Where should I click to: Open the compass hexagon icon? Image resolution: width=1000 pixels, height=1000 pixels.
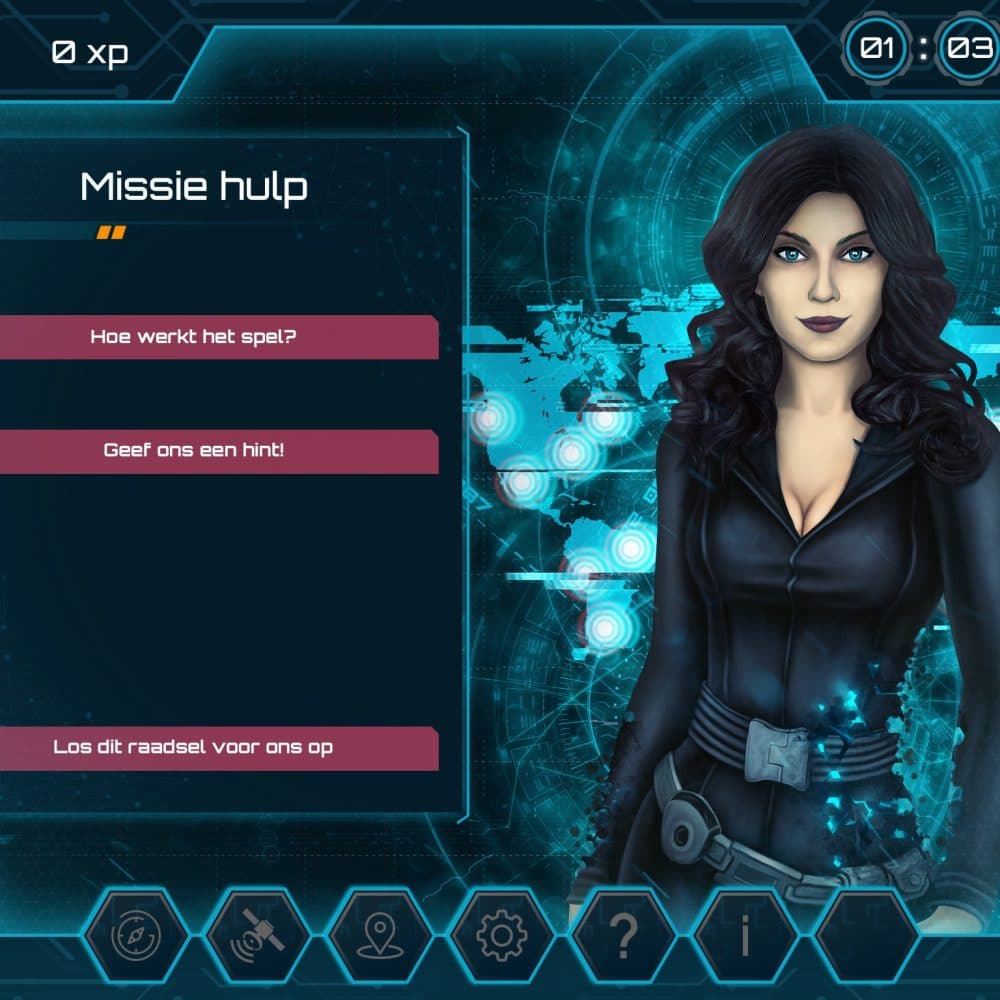[x=135, y=936]
